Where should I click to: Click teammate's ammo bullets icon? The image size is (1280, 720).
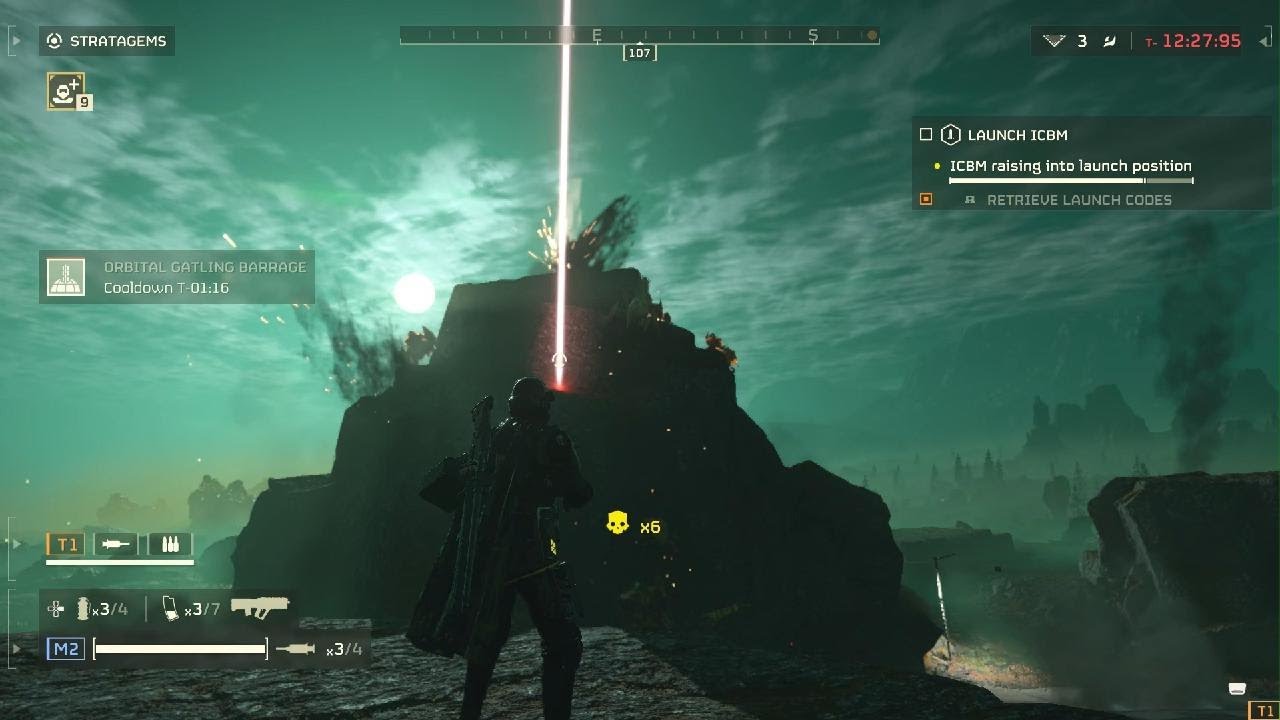click(x=170, y=544)
